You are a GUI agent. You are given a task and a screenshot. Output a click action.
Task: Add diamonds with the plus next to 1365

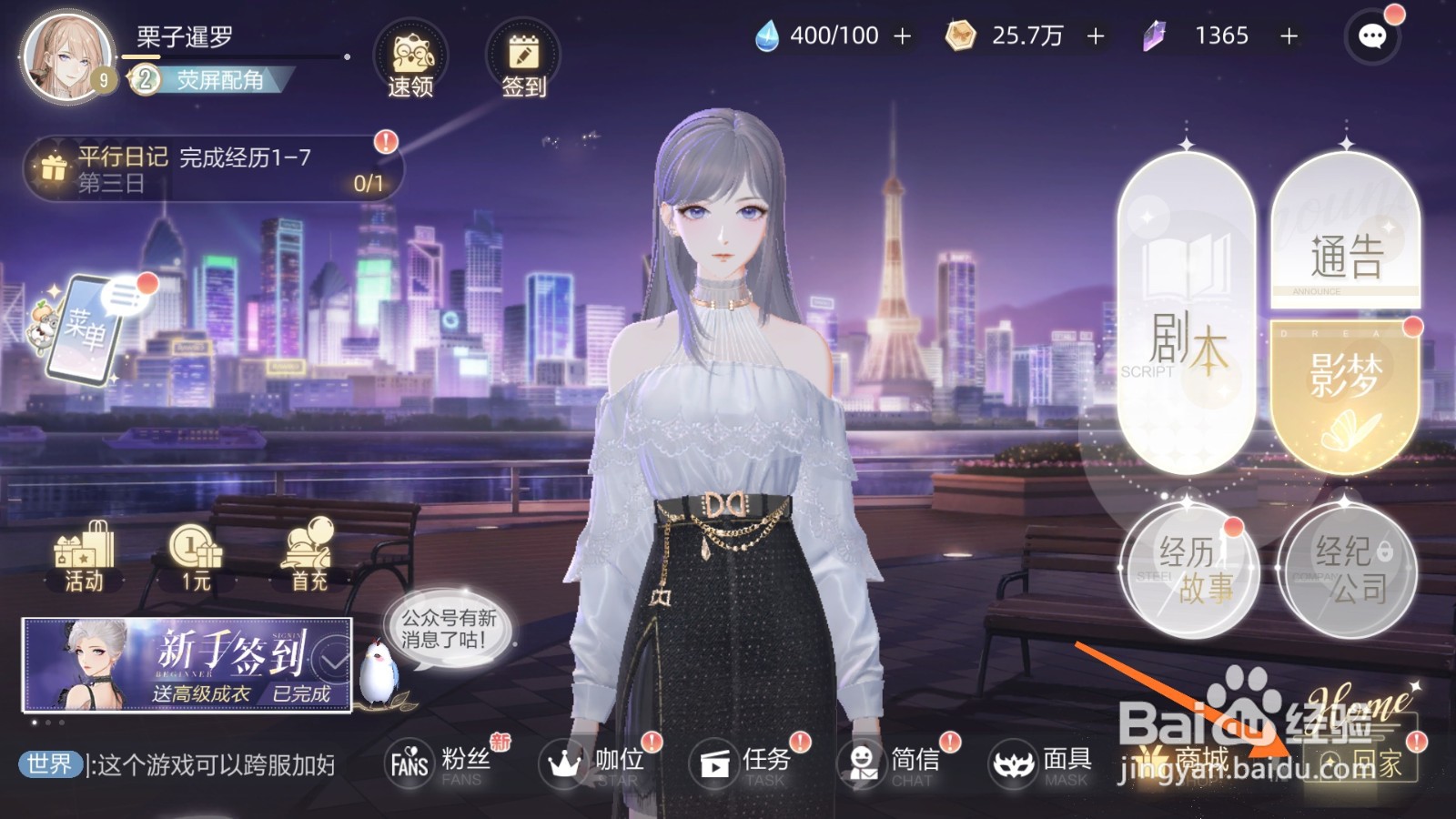pyautogui.click(x=1288, y=36)
